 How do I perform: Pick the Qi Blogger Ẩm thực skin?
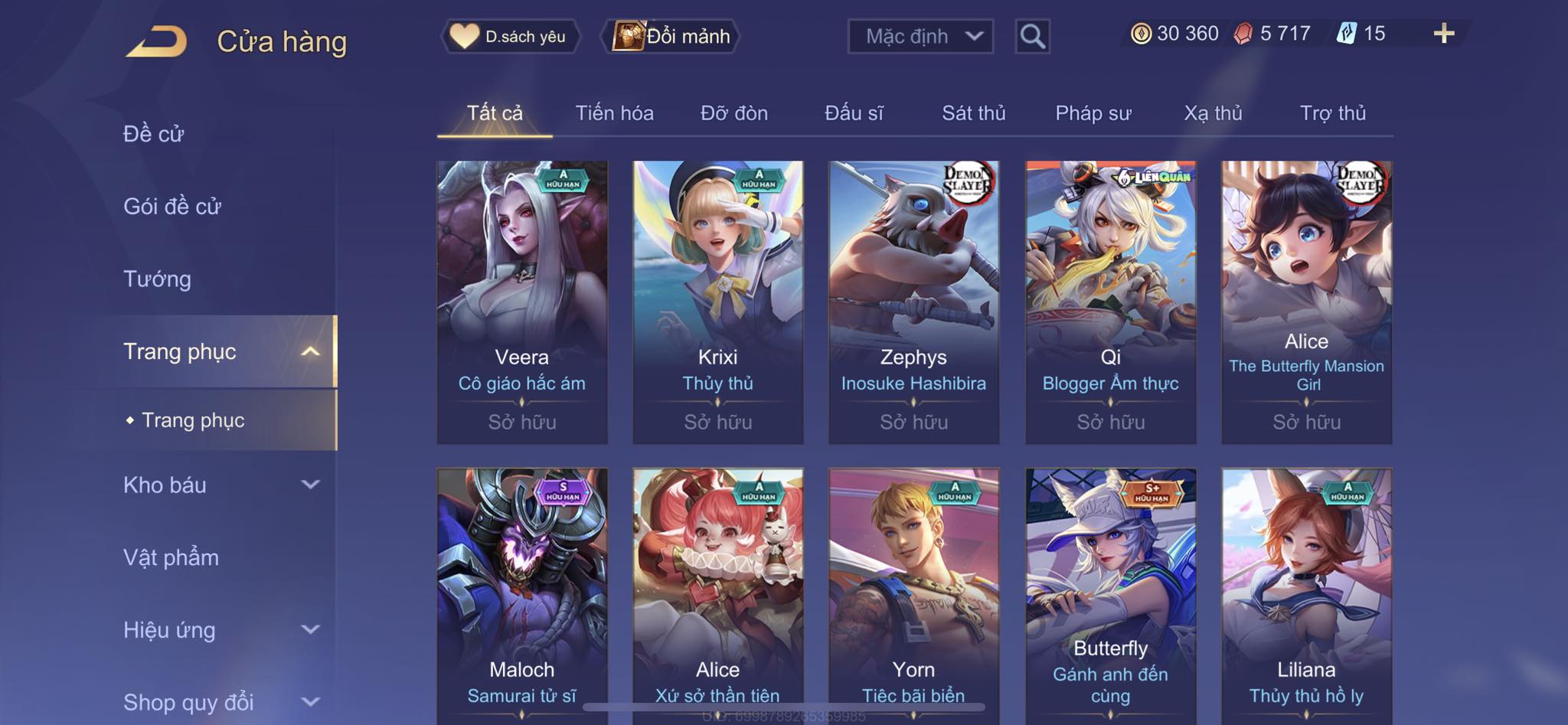(1110, 302)
